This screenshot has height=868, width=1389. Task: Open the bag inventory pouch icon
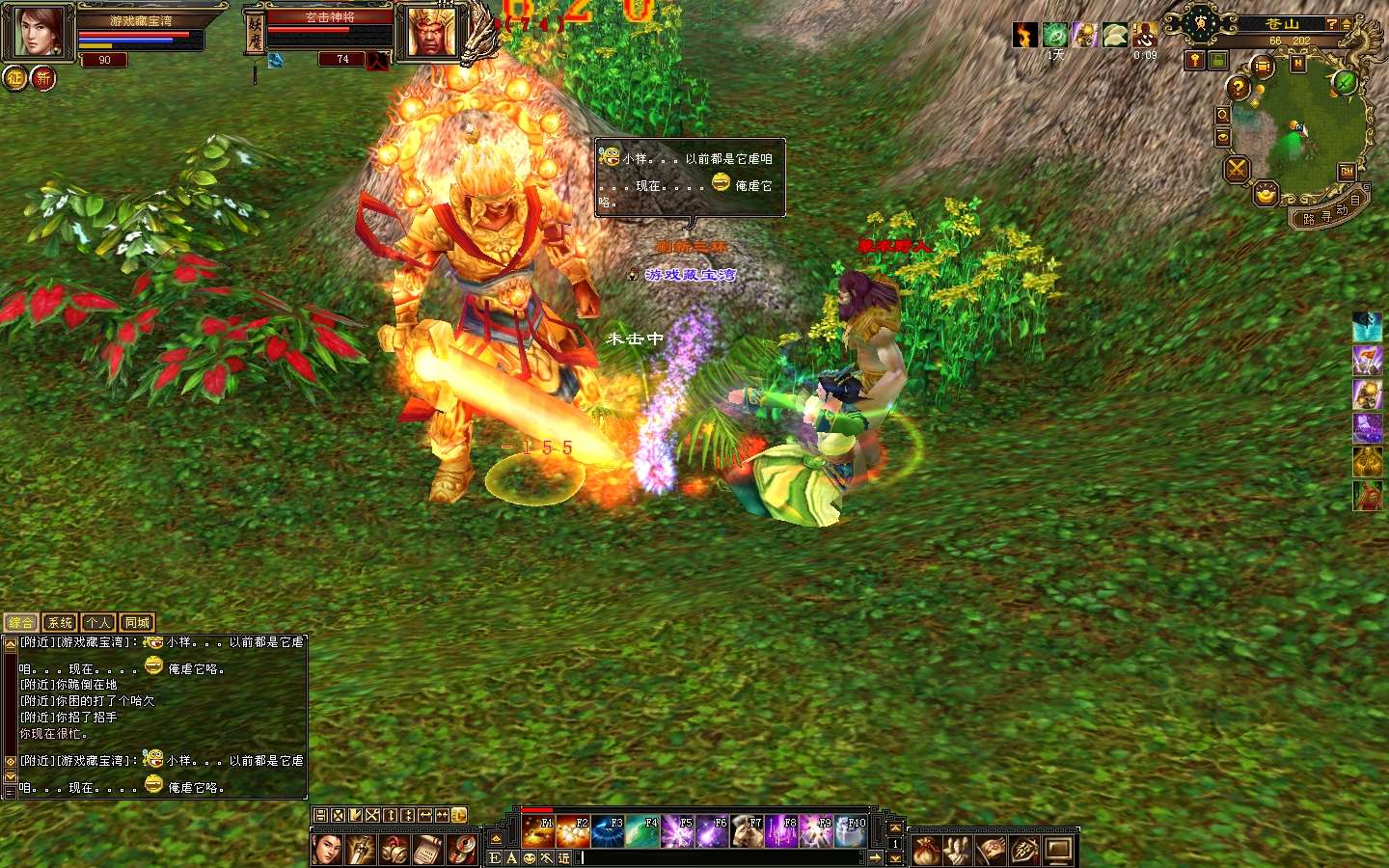click(926, 851)
